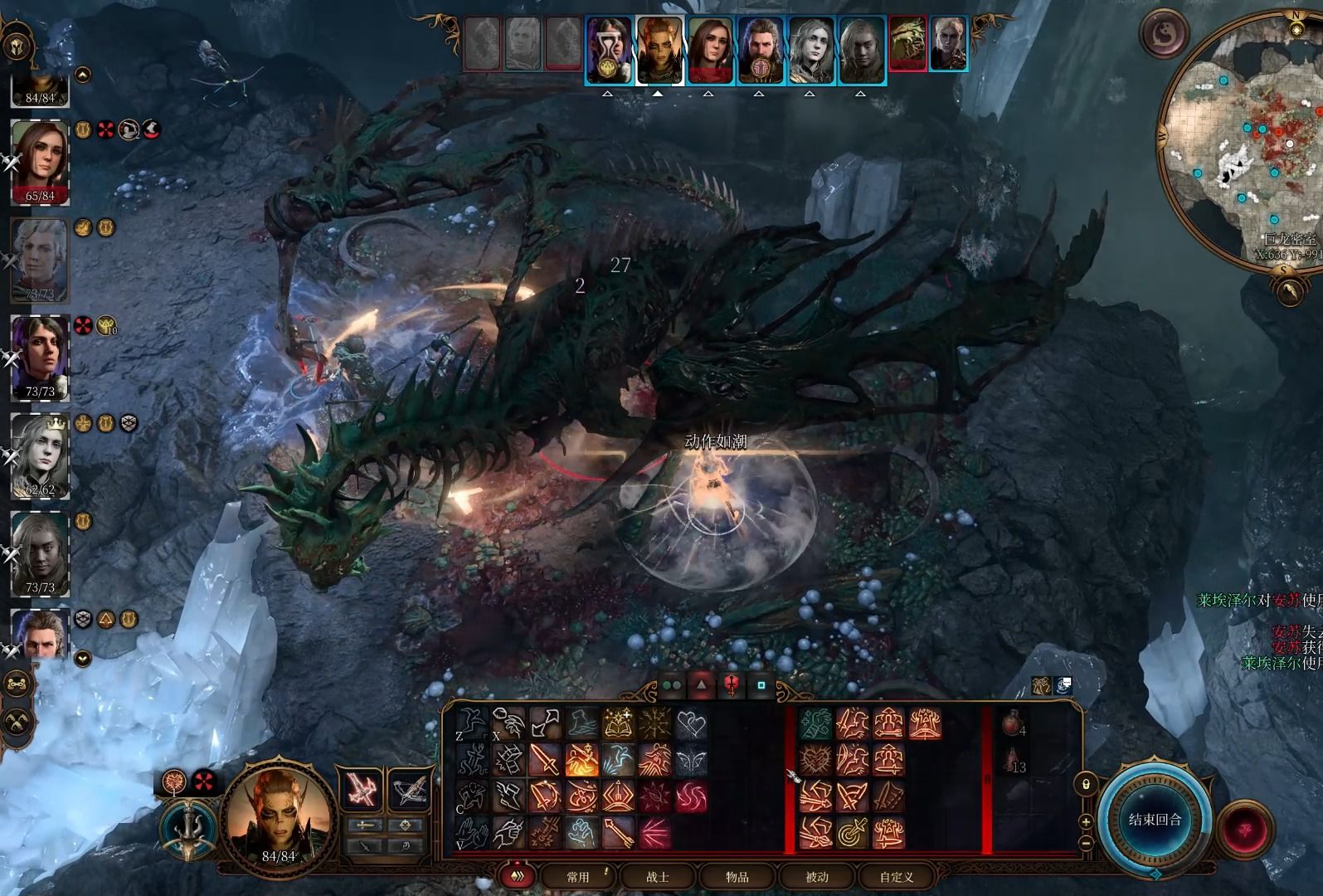Select the green dragon in turn order
This screenshot has width=1323, height=896.
(908, 44)
